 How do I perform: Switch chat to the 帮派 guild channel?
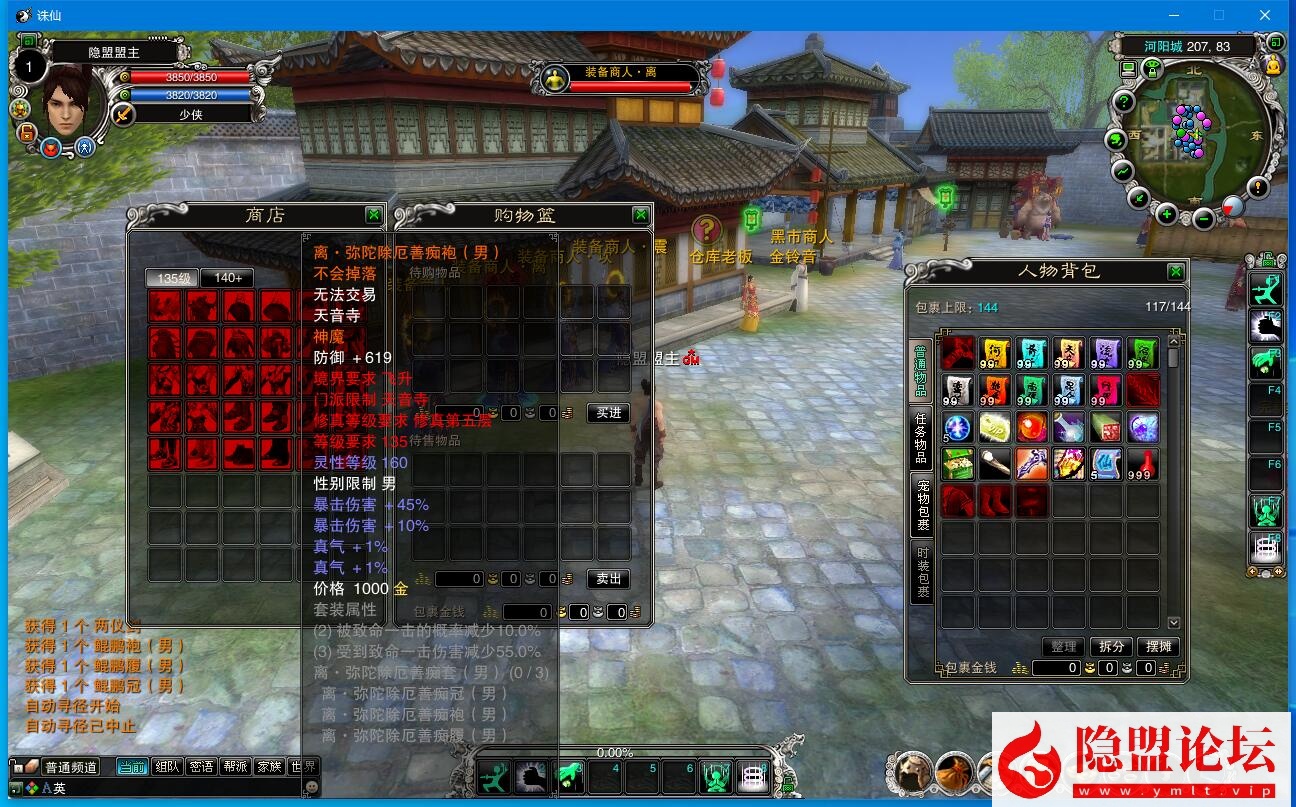(x=235, y=767)
